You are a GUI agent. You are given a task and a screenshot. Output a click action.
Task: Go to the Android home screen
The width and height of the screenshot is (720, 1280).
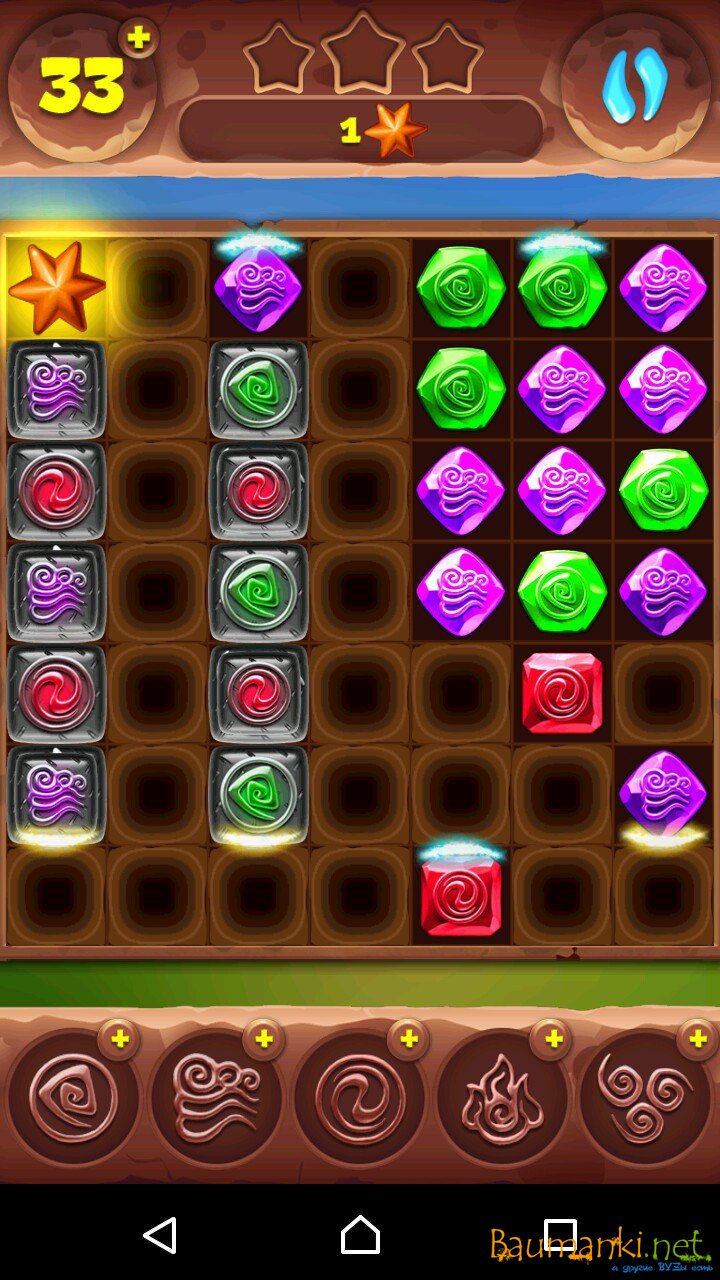tap(360, 1235)
